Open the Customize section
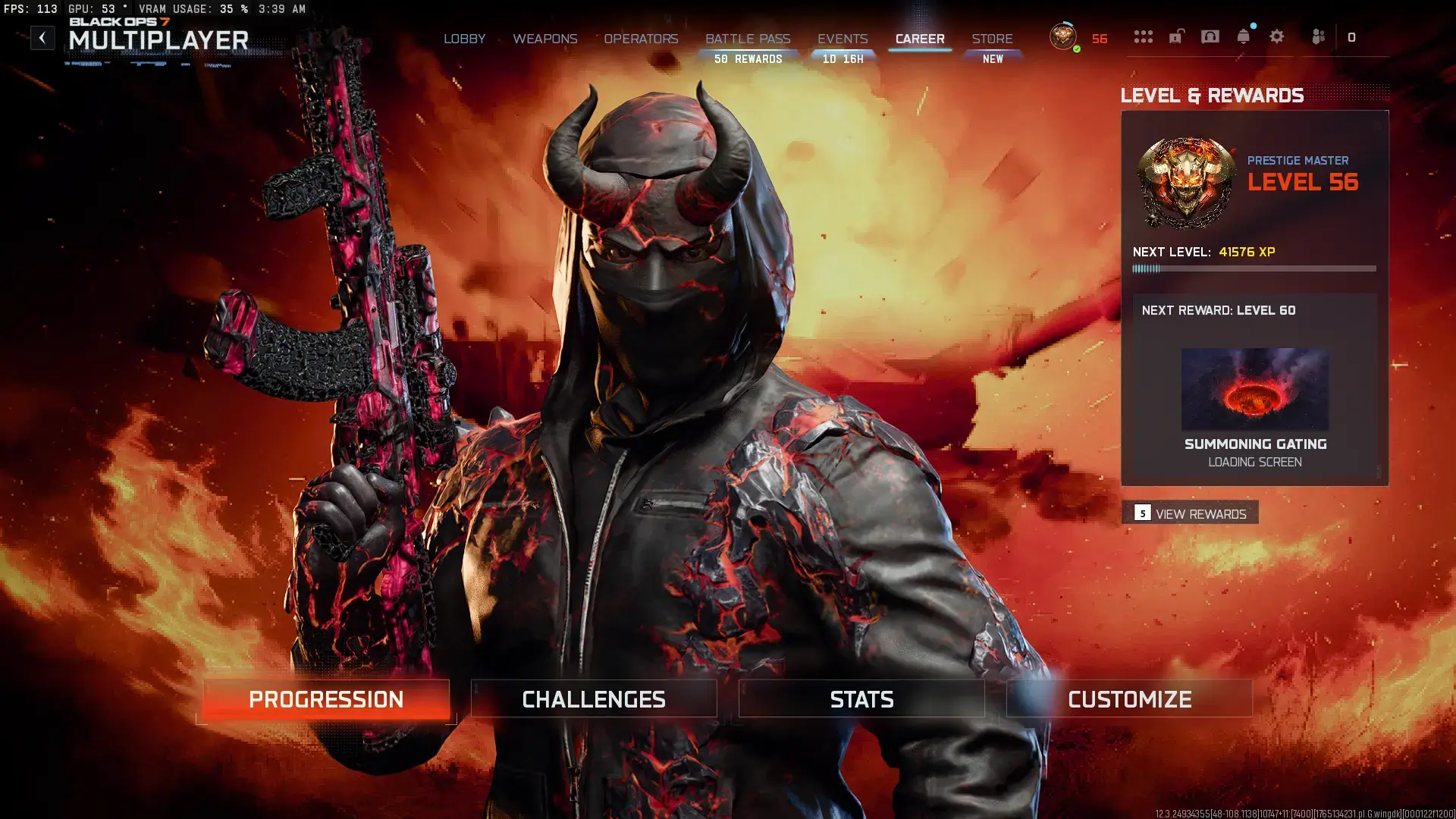Screen dimensions: 1456x819 [x=1129, y=698]
